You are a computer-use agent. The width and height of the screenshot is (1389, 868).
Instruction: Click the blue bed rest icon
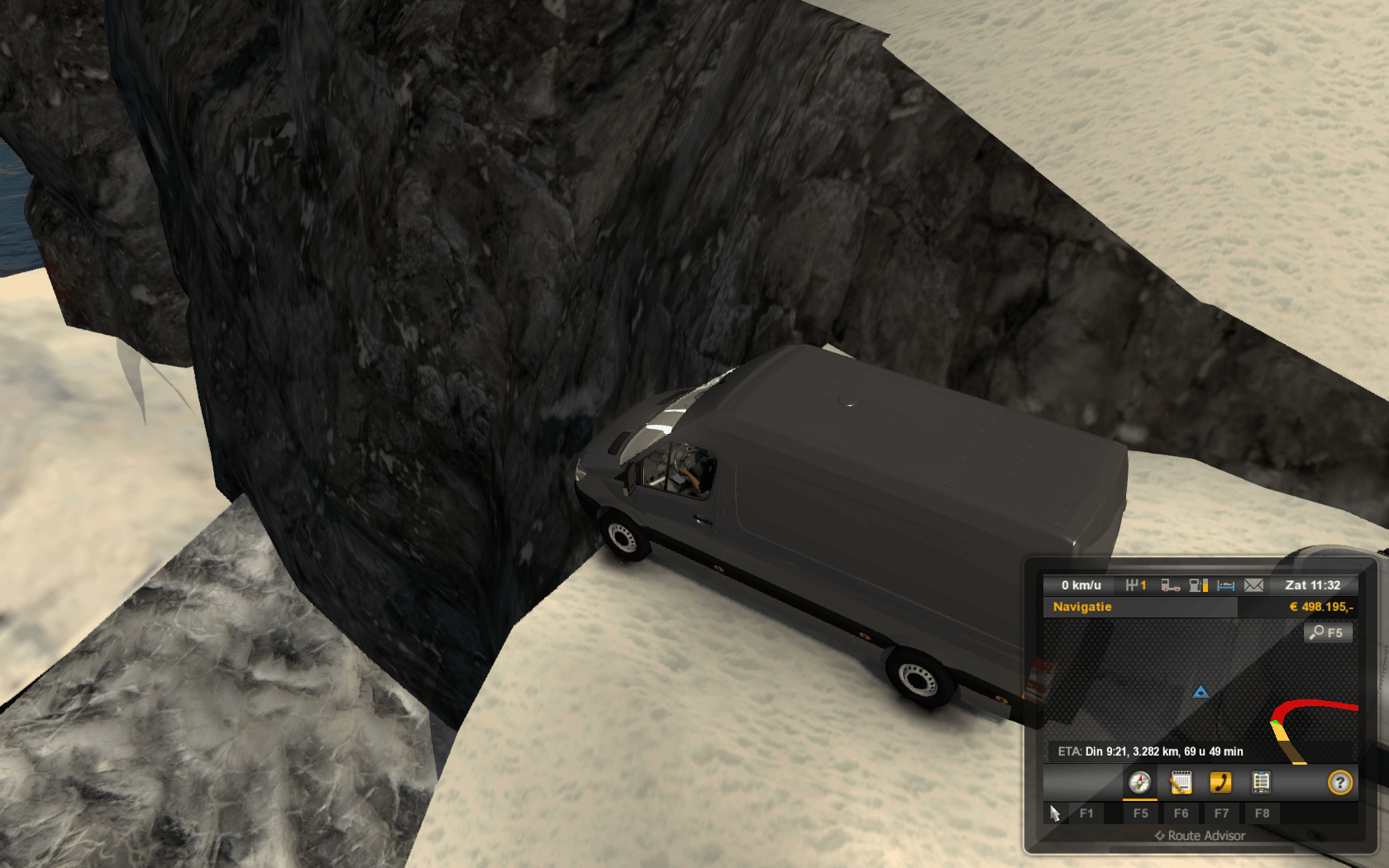pos(1226,585)
